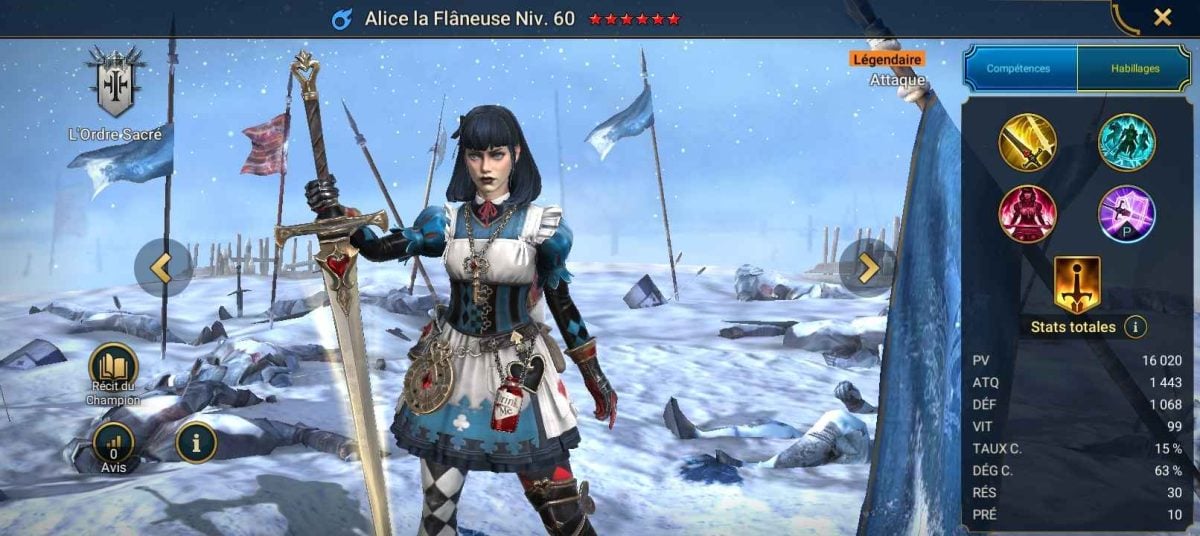Select the red figure skill icon
The height and width of the screenshot is (536, 1200).
[1027, 214]
